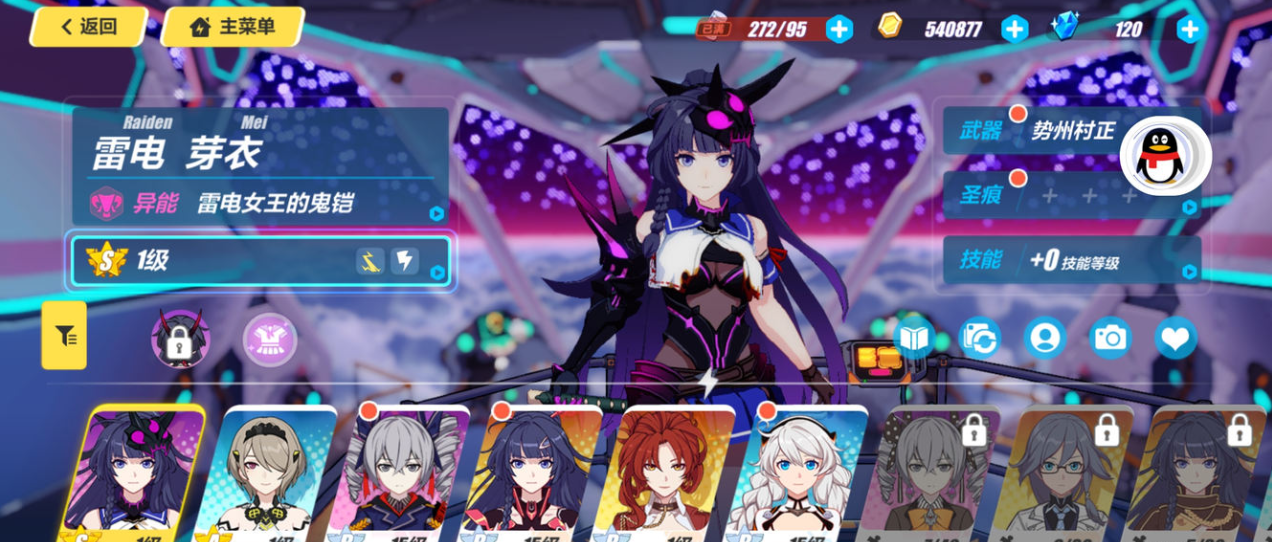The height and width of the screenshot is (542, 1272).
Task: Tap the heart favorite icon
Action: pos(1175,338)
